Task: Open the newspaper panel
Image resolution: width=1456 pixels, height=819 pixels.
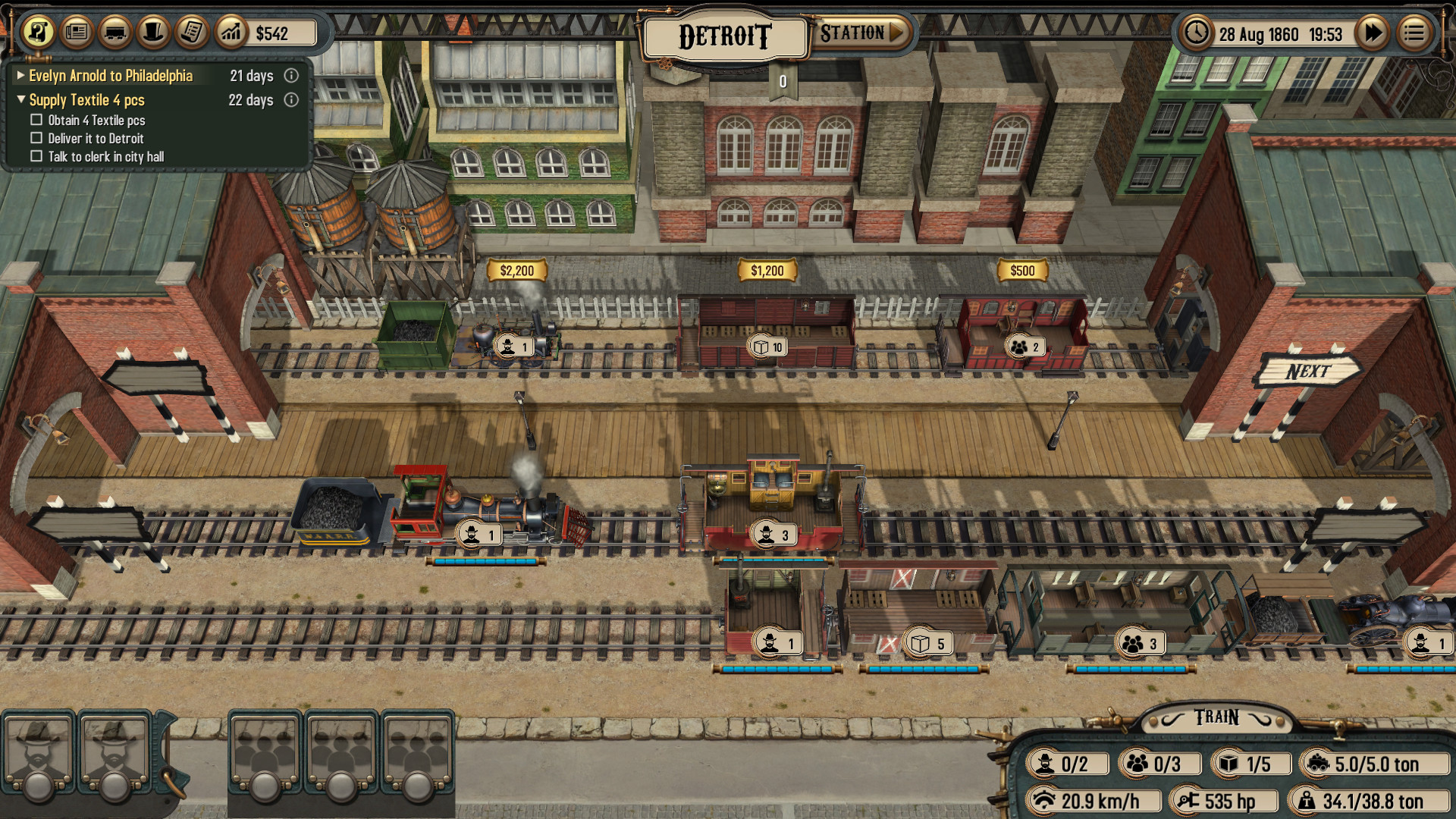Action: (76, 33)
